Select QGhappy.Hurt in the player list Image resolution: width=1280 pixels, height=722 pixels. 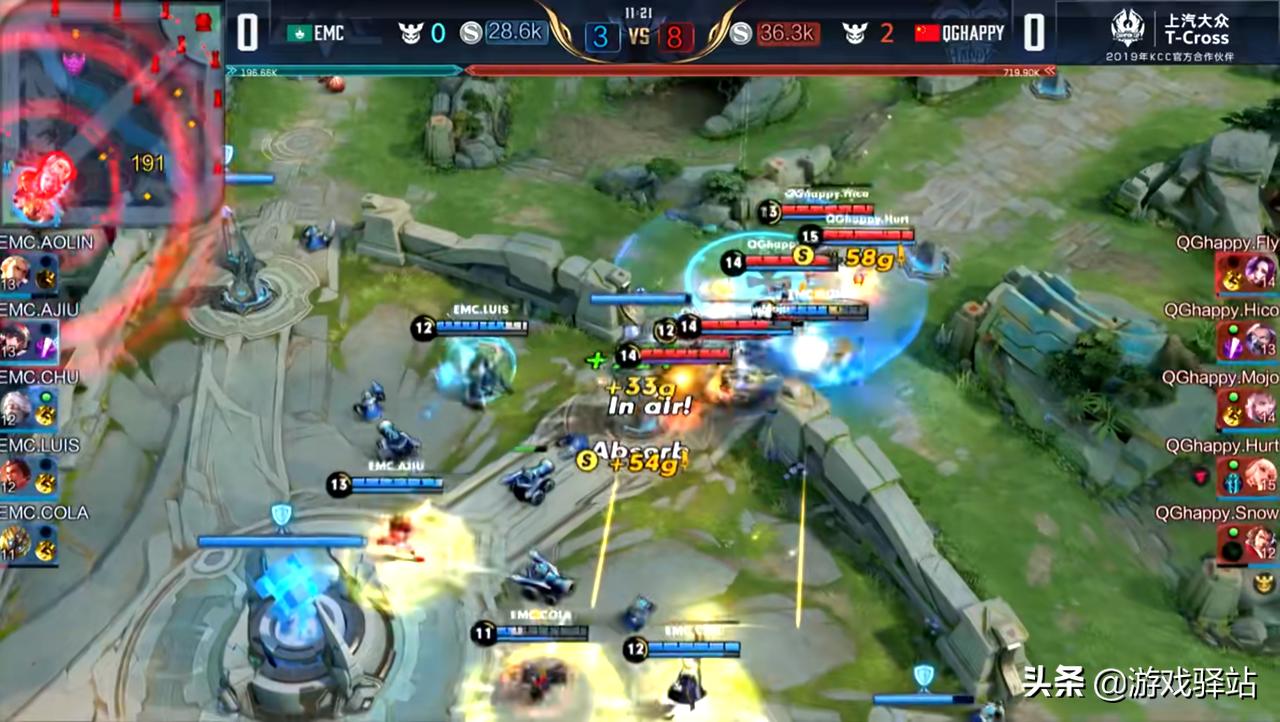(1260, 476)
